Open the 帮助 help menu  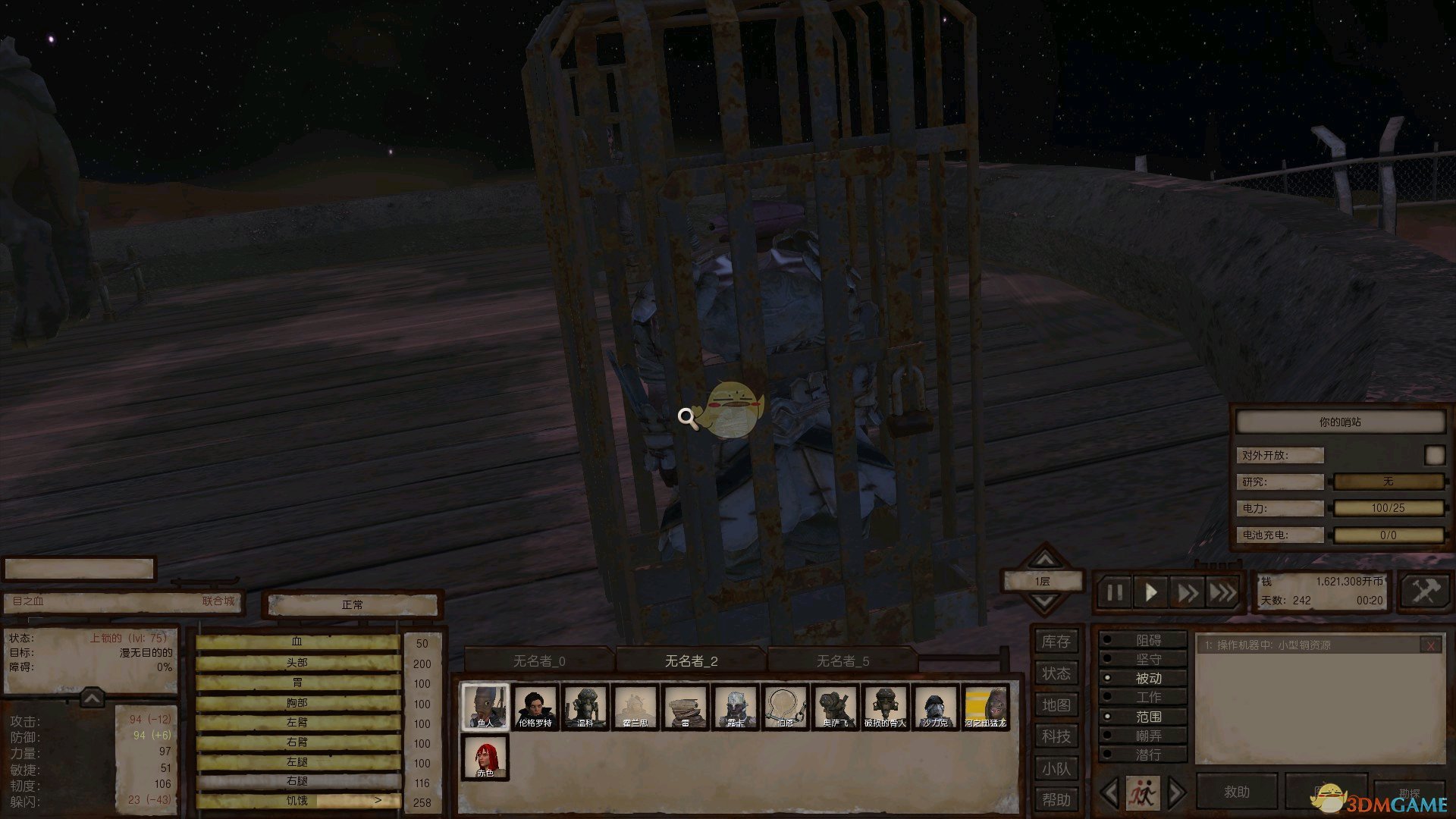[x=1056, y=799]
